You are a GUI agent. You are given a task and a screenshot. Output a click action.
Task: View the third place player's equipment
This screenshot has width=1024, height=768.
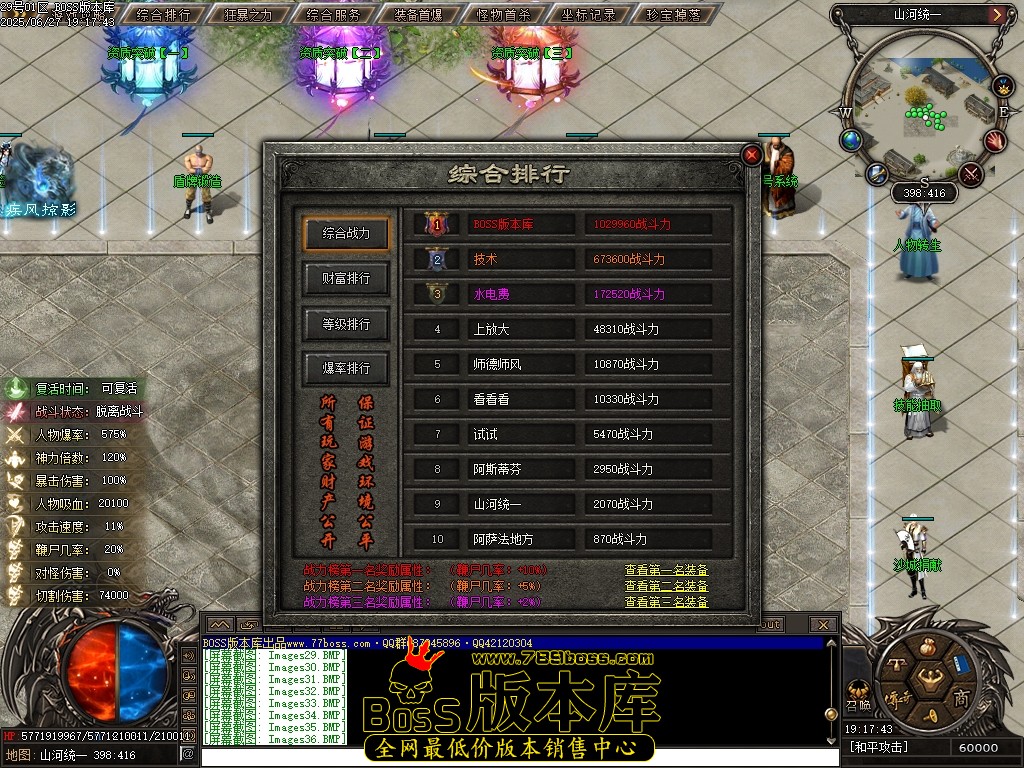coord(666,602)
